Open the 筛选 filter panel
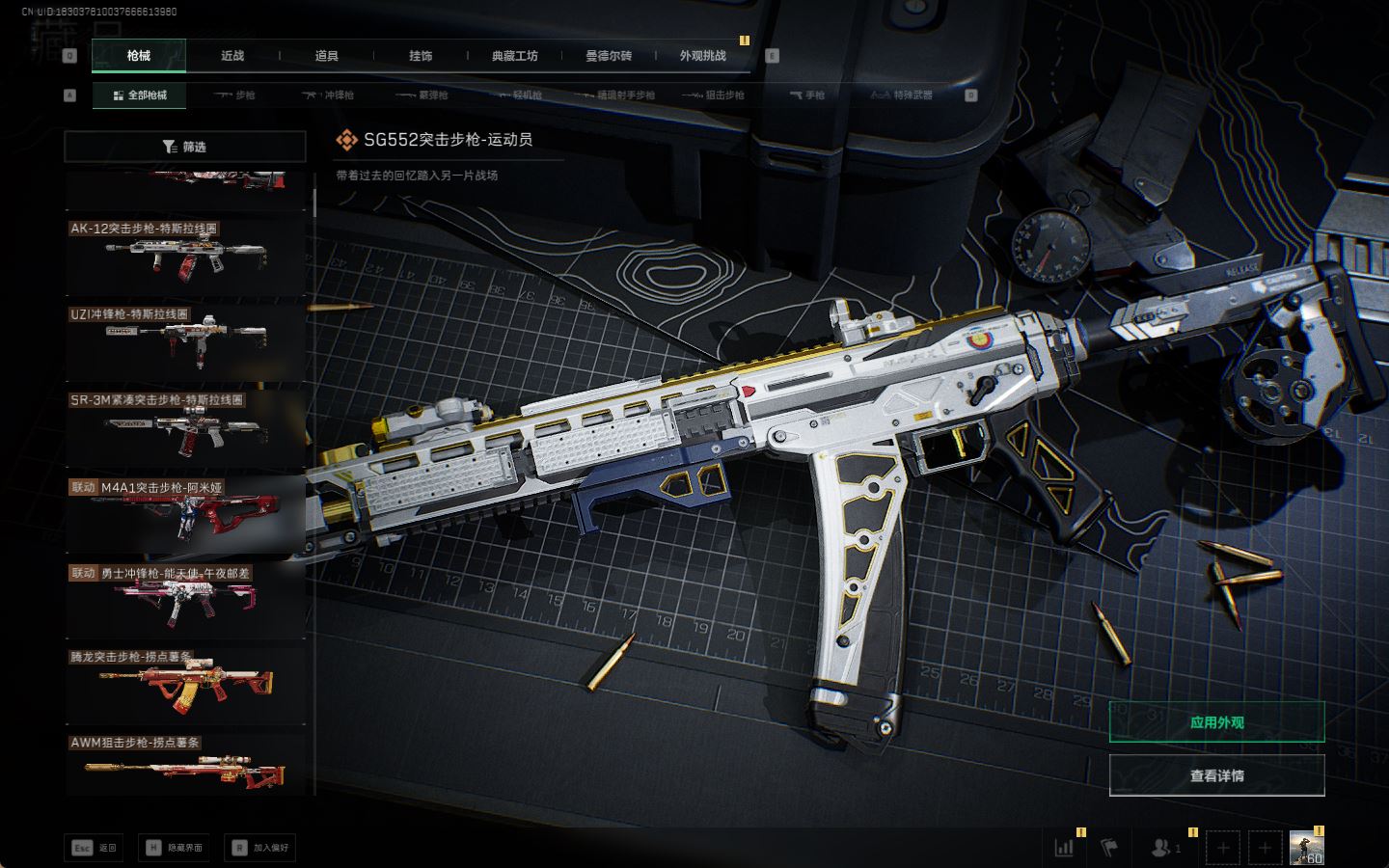 click(x=185, y=147)
